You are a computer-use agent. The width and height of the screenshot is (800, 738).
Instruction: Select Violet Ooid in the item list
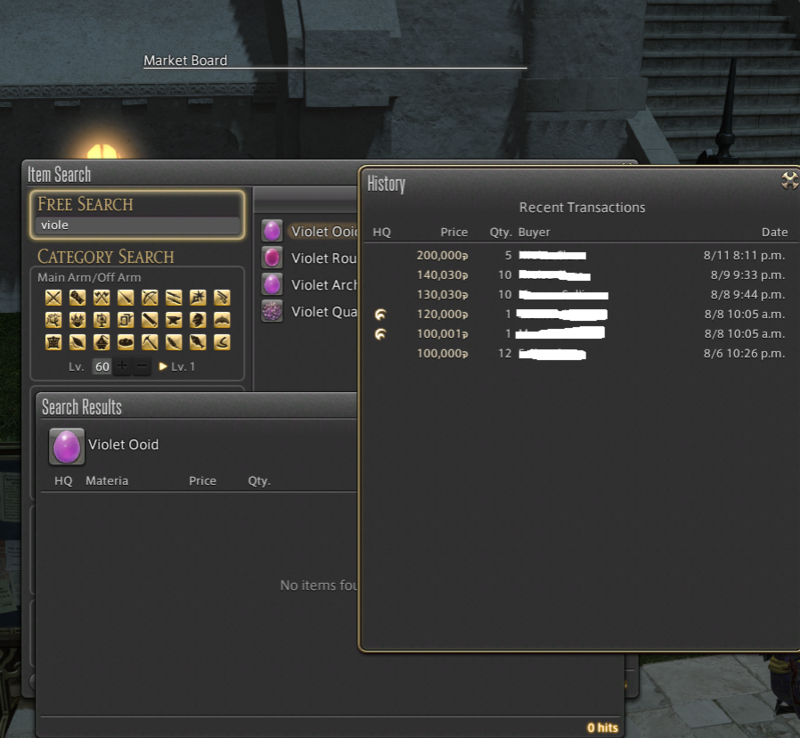324,231
